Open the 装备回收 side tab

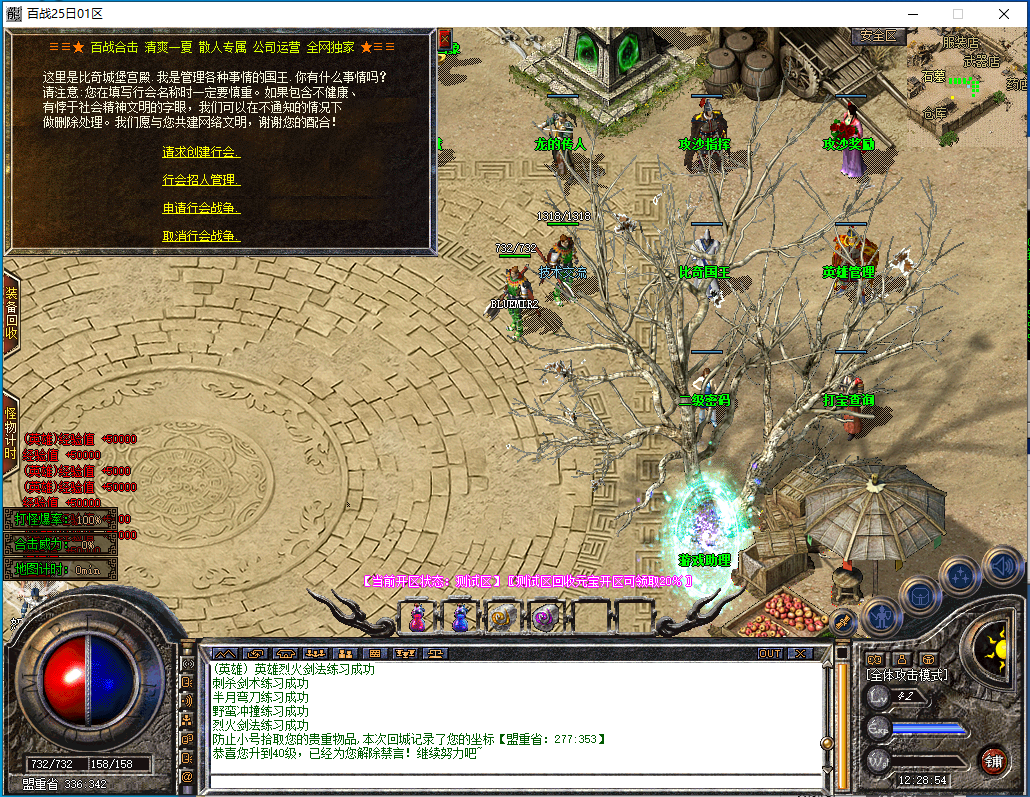pyautogui.click(x=11, y=311)
